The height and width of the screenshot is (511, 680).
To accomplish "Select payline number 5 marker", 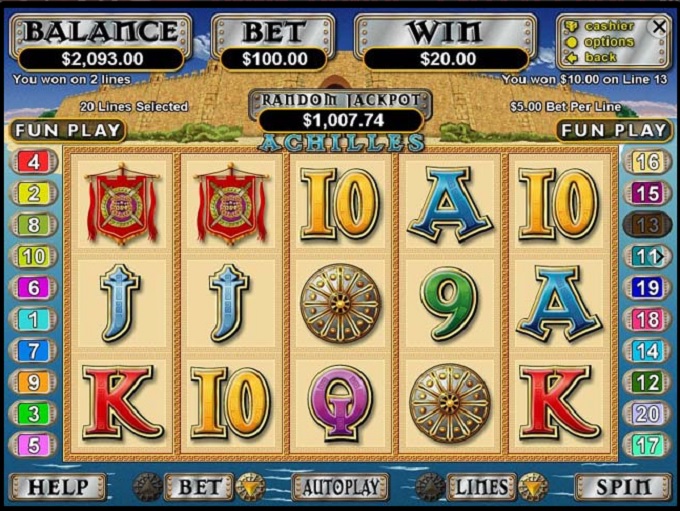I will [x=33, y=444].
